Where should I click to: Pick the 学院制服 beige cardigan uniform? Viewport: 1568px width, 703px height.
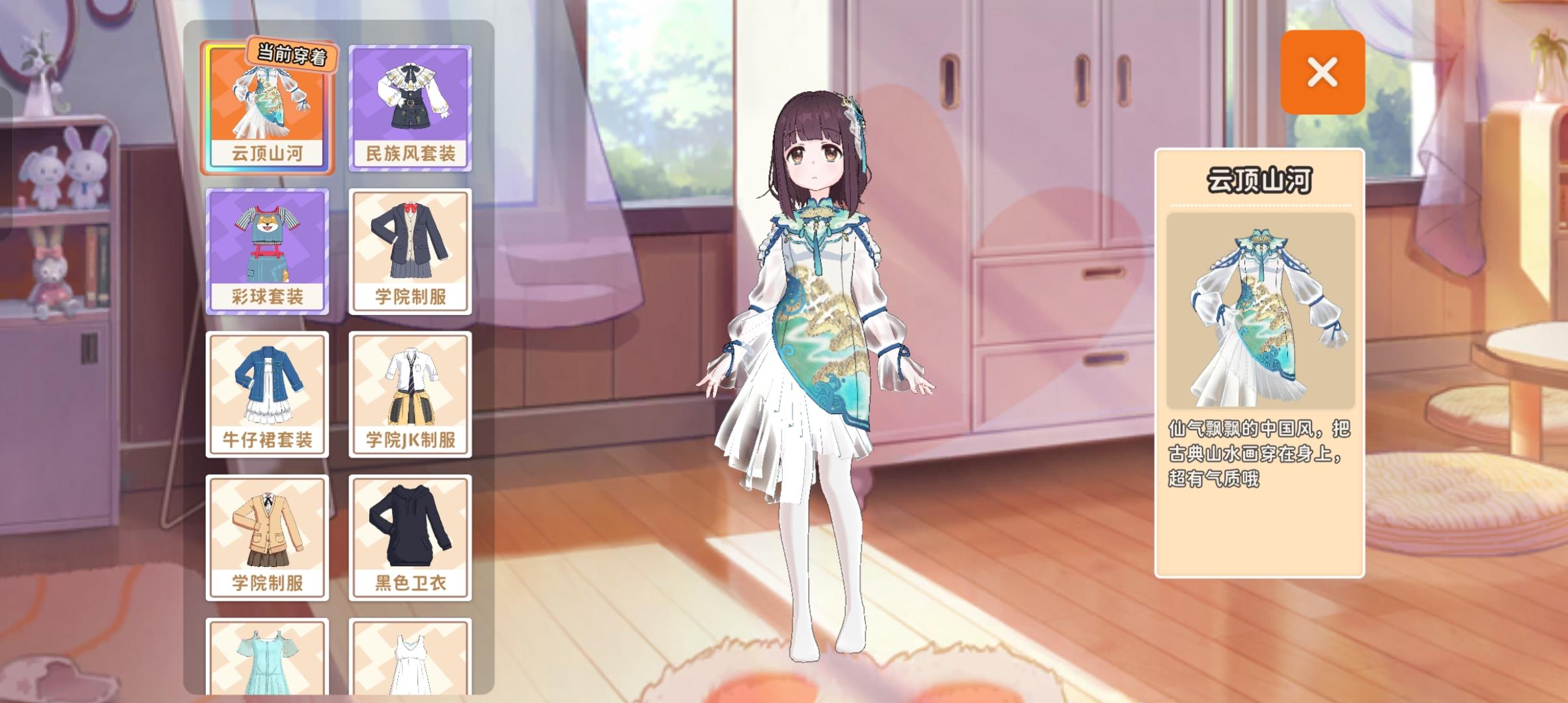coord(268,534)
